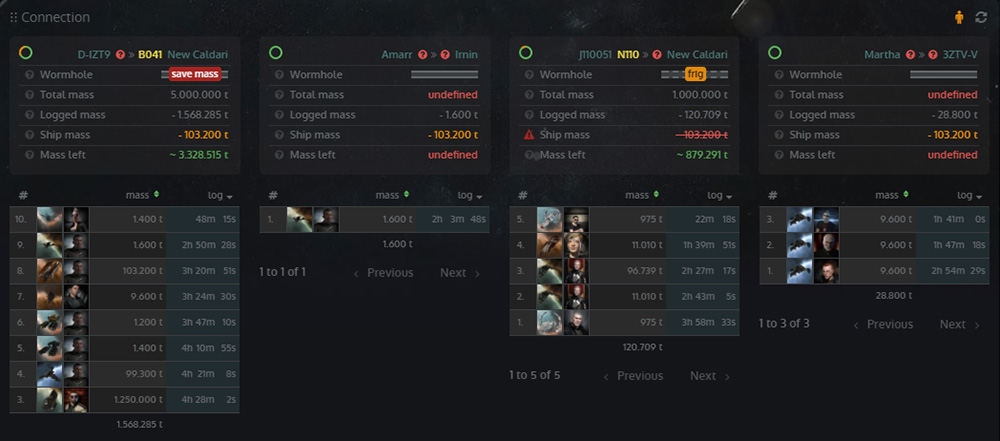Go to Previous page under the Martha jump table
The width and height of the screenshot is (1000, 441).
point(882,324)
